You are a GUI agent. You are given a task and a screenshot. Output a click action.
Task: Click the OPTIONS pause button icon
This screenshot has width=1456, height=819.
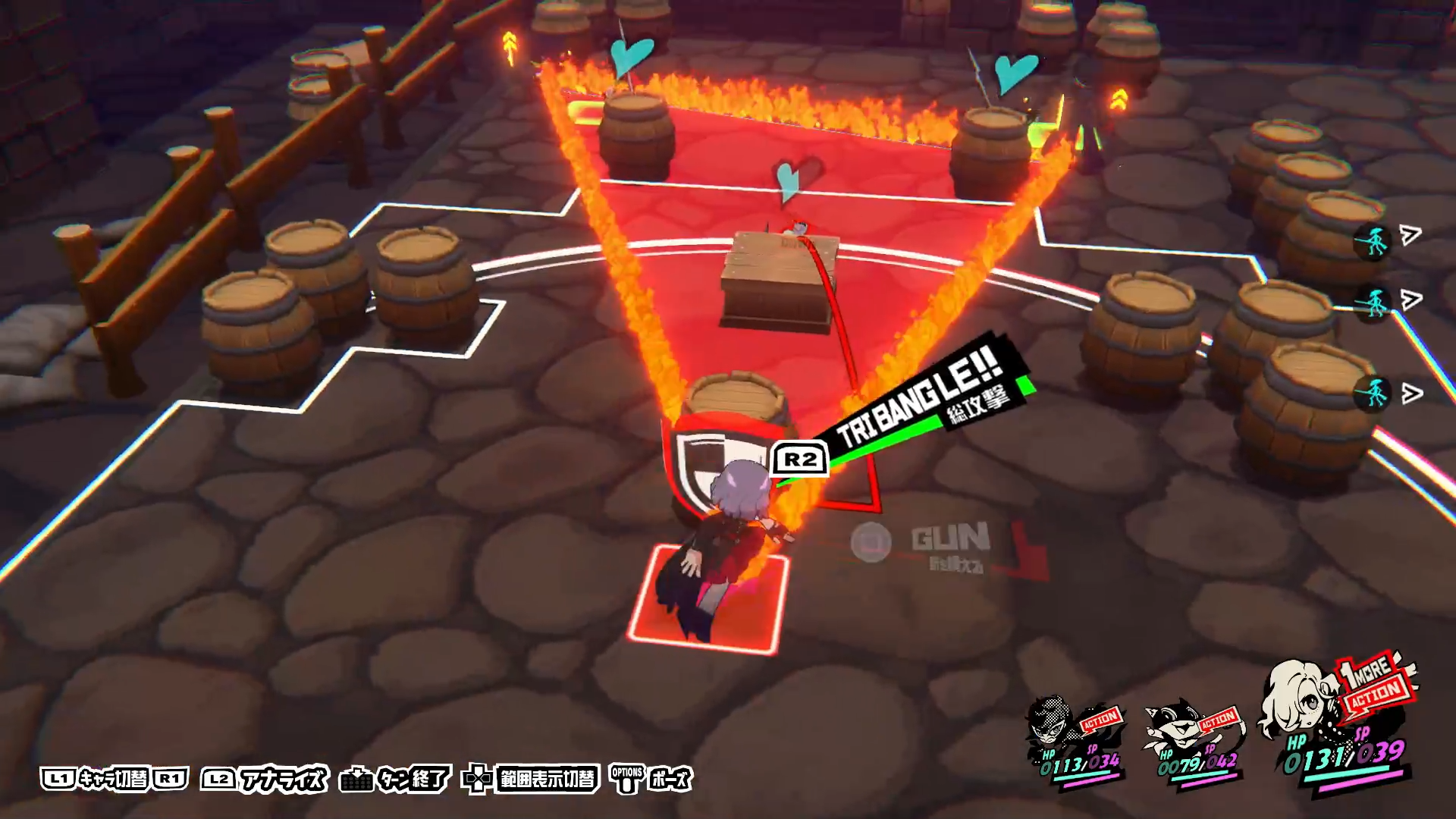pos(626,777)
